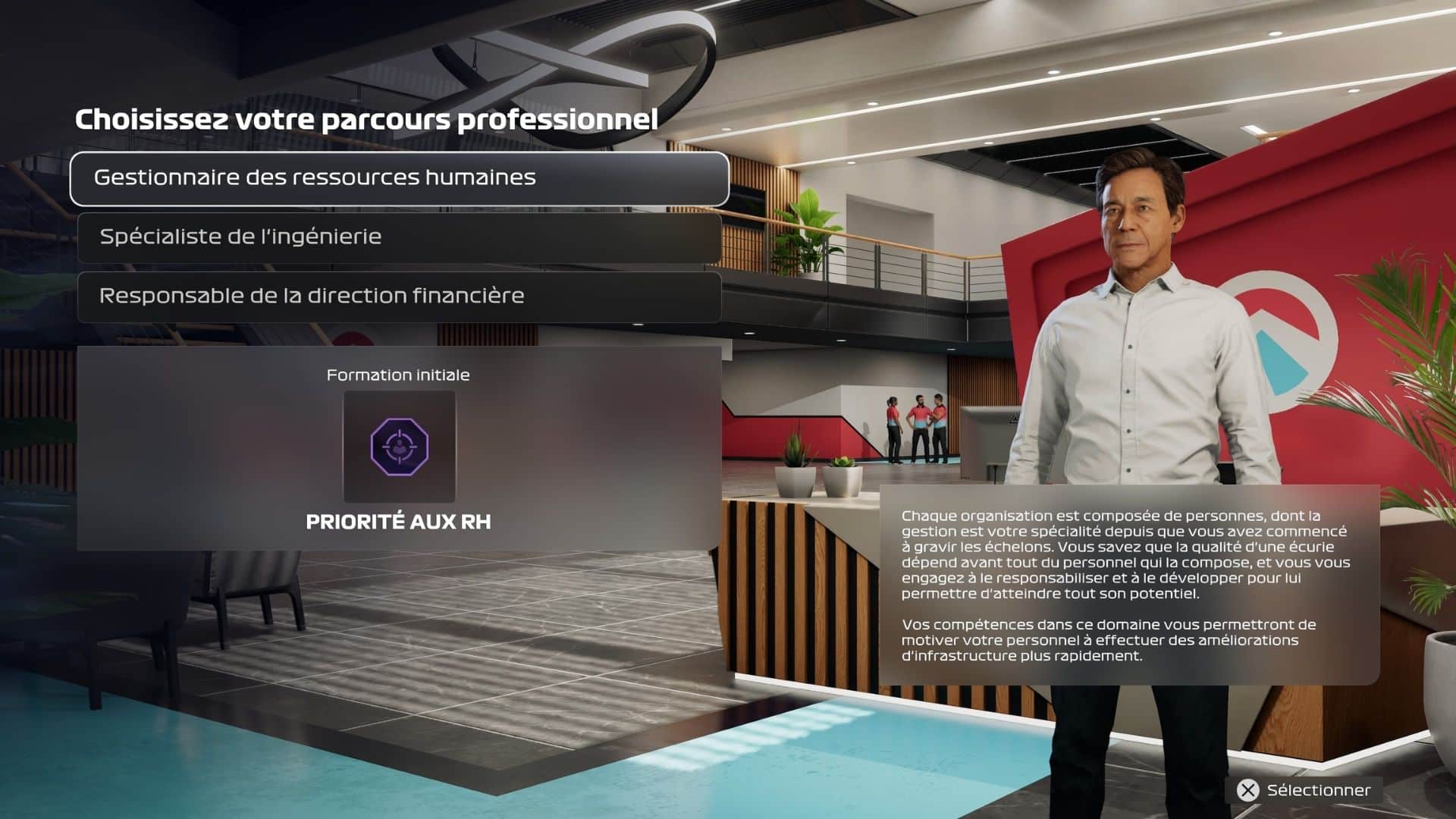Select Gestionnaire des ressources humaines
This screenshot has width=1456, height=819.
[399, 178]
